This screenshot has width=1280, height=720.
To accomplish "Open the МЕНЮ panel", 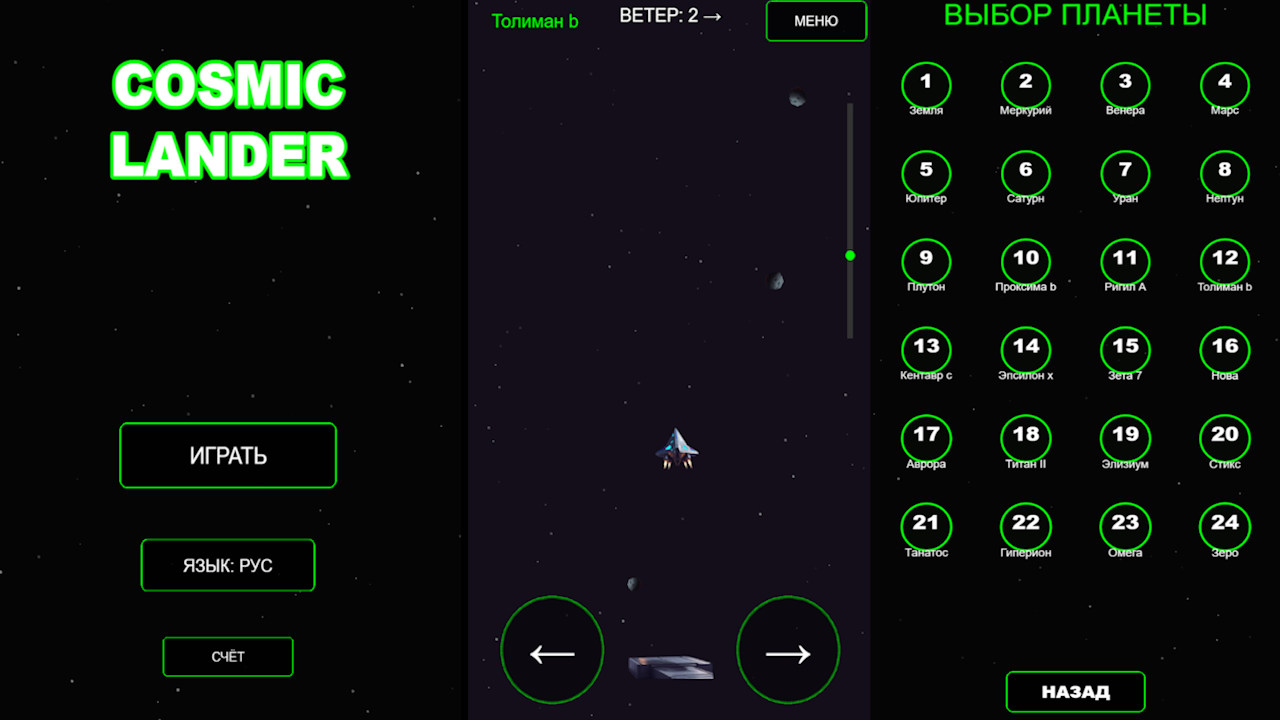I will pyautogui.click(x=816, y=21).
